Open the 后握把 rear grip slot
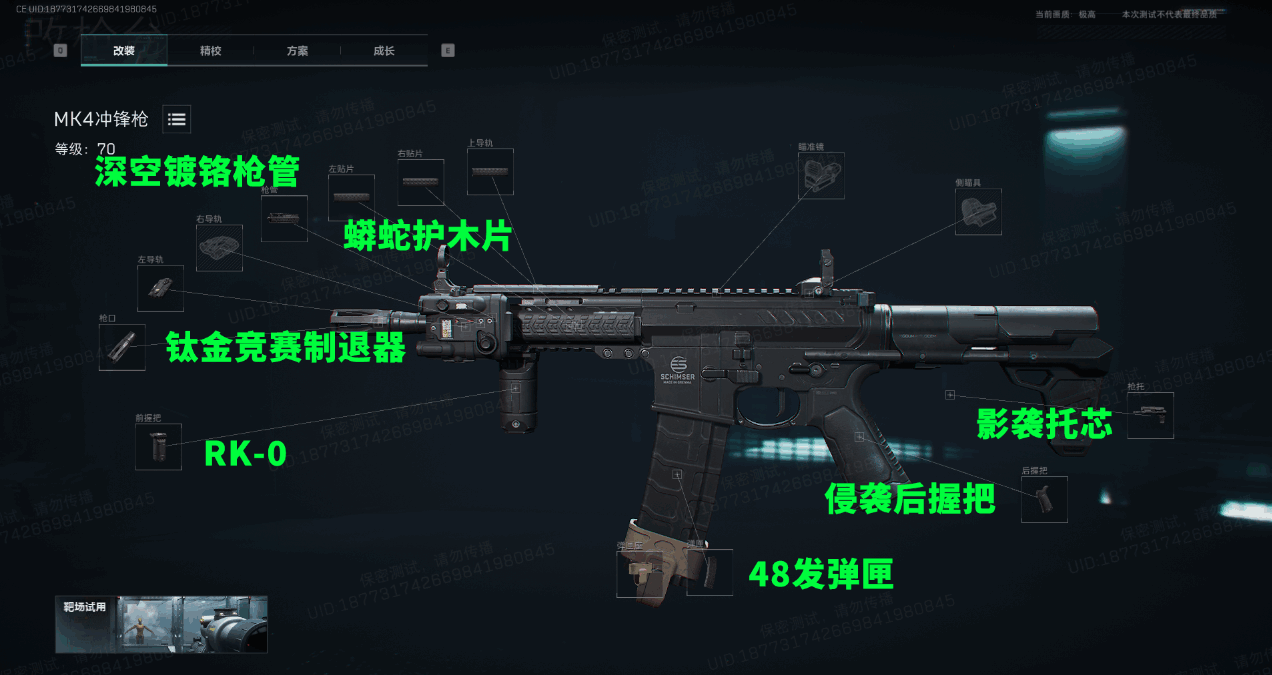The image size is (1272, 675). point(1044,499)
